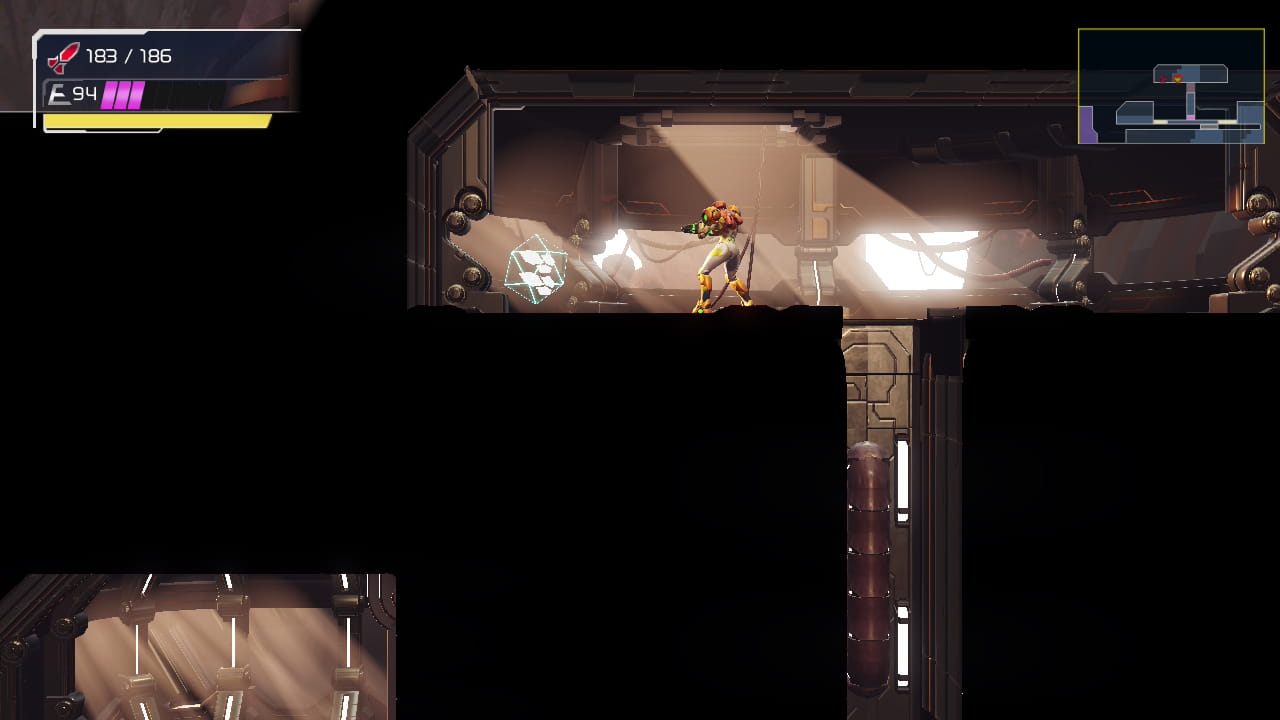
Task: Toggle the first pink energy tank segment
Action: tap(110, 93)
